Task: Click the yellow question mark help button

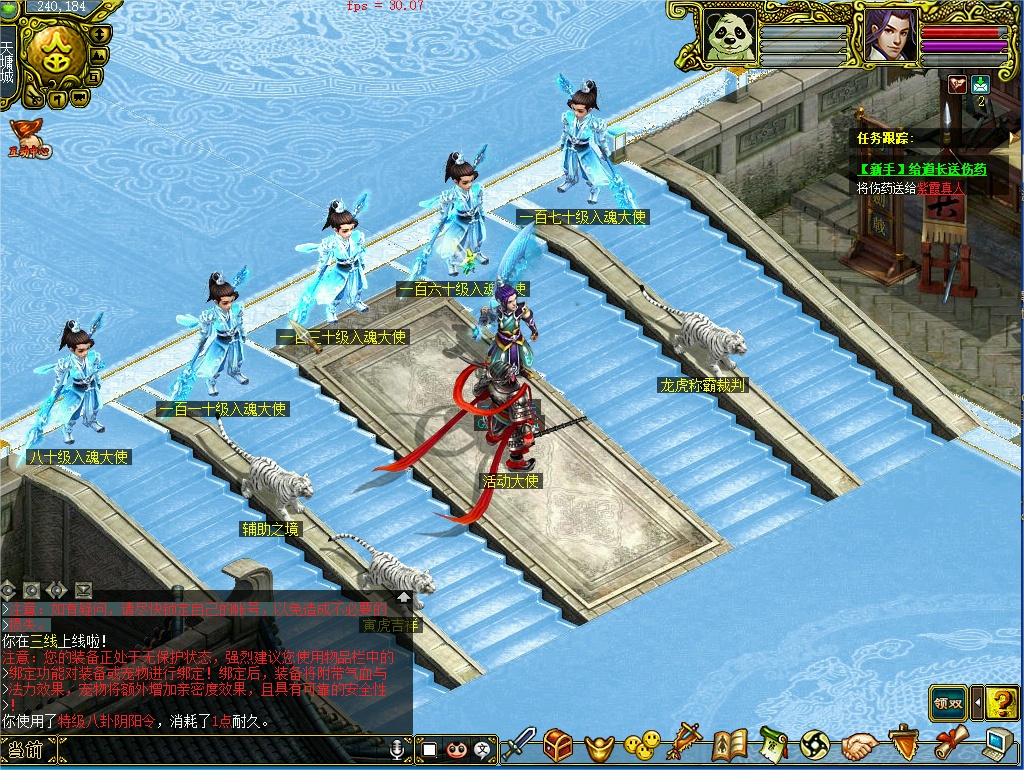Action: click(1002, 703)
